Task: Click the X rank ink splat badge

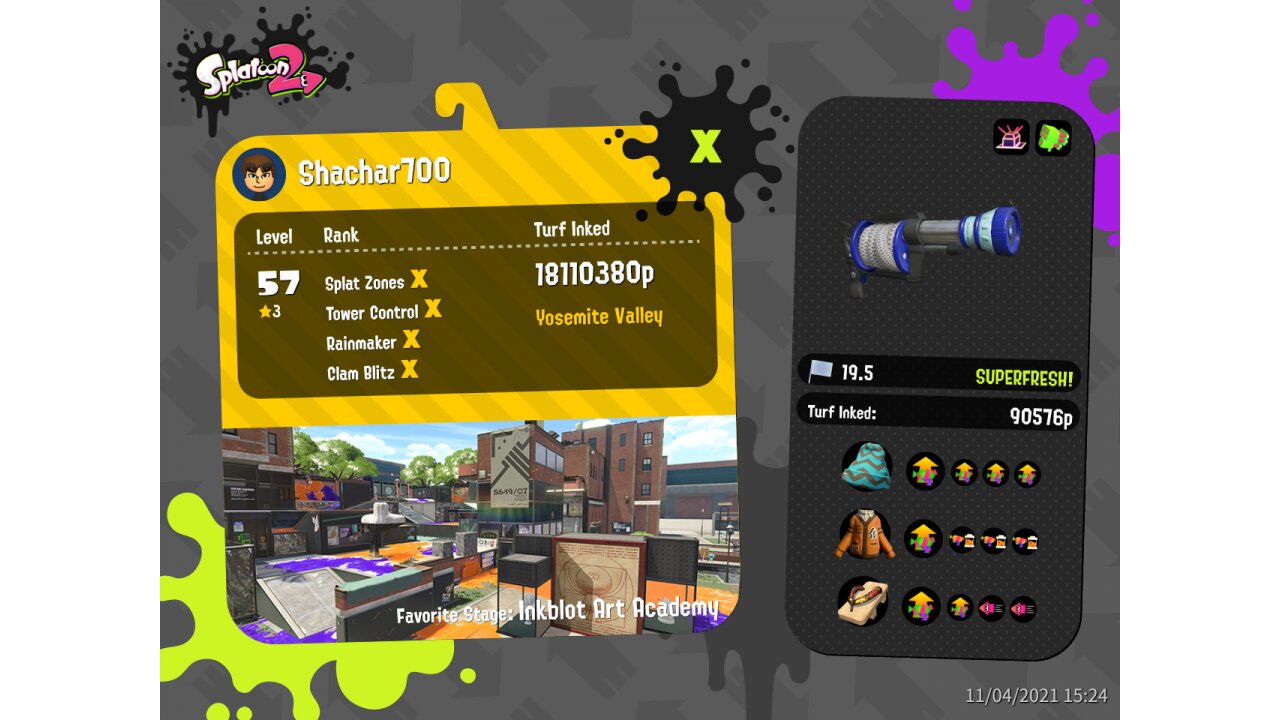Action: [x=706, y=146]
